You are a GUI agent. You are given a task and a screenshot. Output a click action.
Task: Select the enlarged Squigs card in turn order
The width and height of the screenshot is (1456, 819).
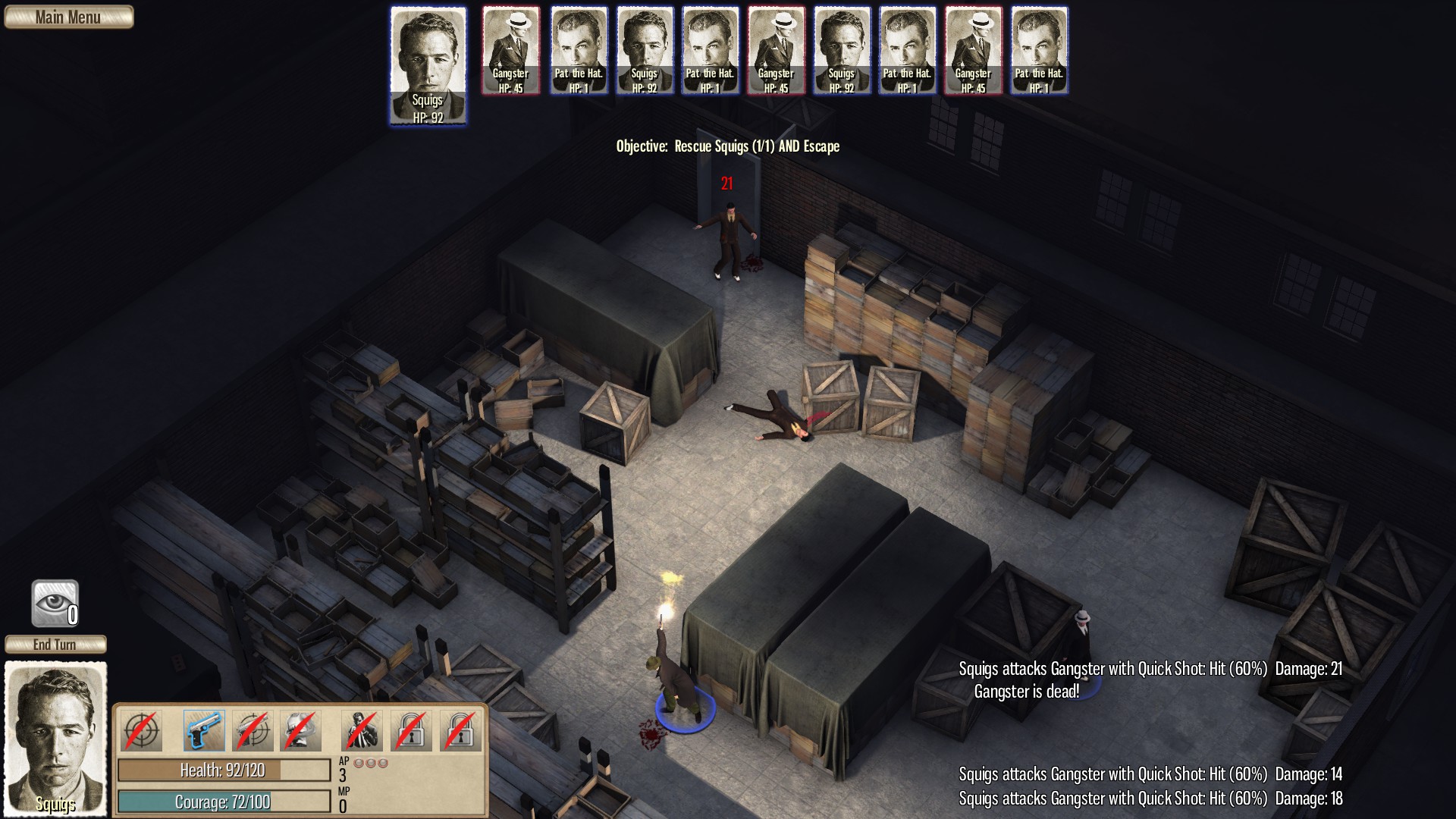428,66
